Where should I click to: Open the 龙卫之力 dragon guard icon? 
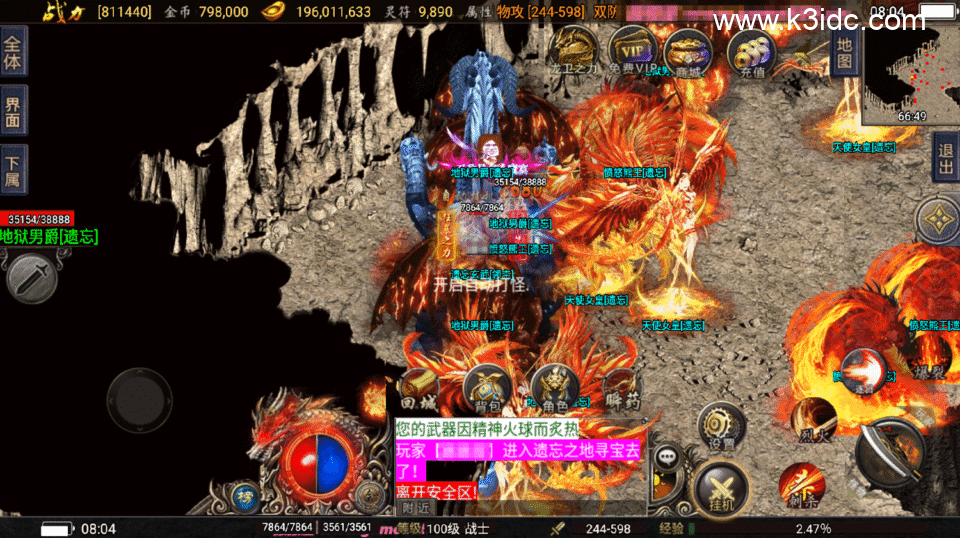(574, 50)
